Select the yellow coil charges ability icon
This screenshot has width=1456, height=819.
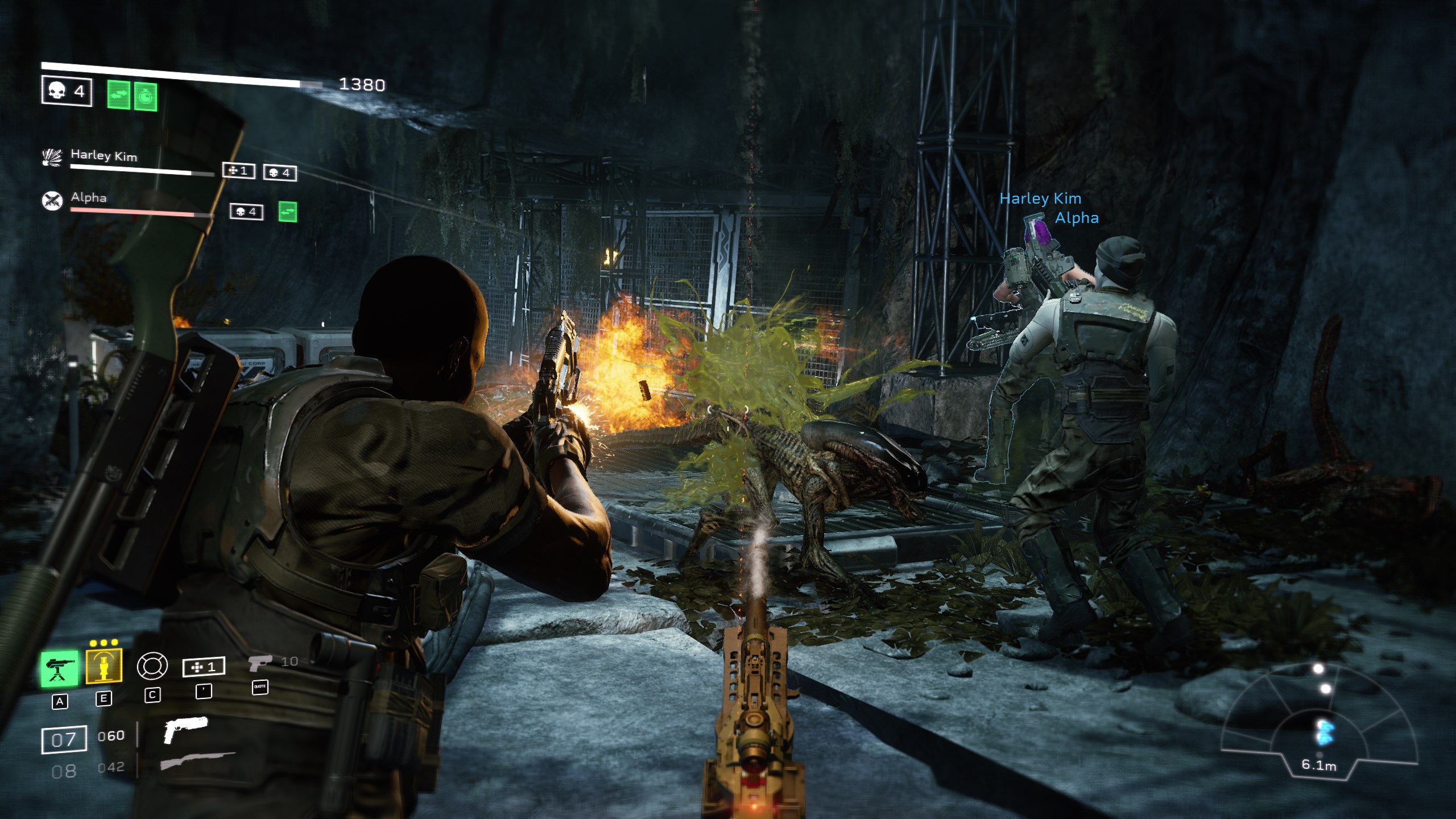point(104,665)
